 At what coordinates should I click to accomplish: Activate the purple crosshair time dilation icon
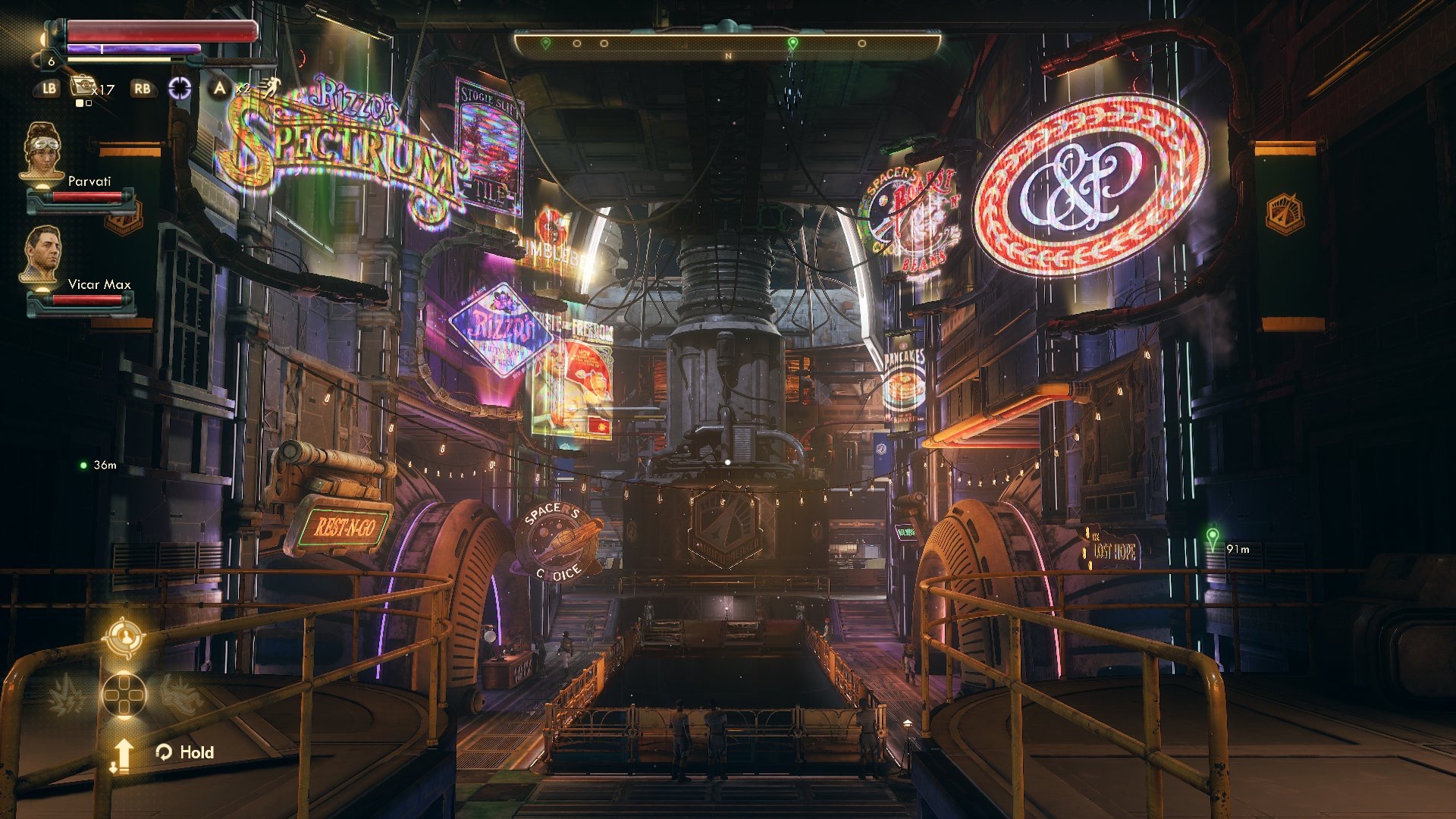(180, 88)
